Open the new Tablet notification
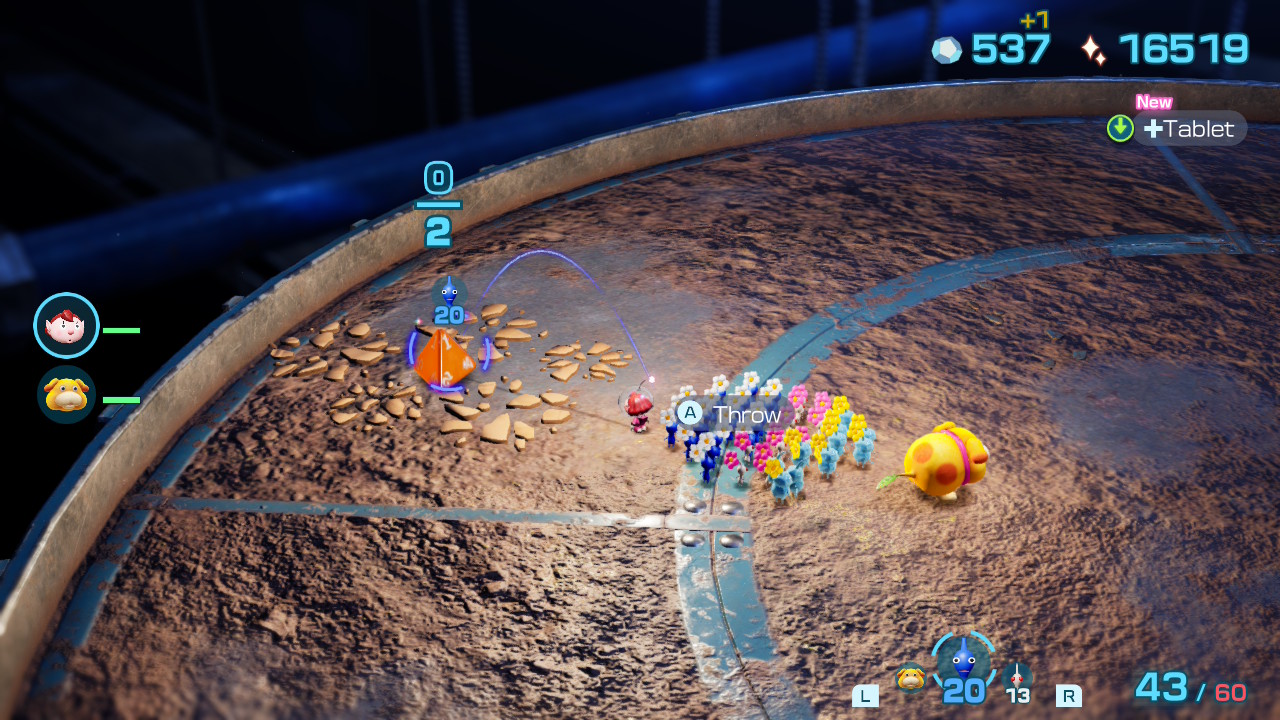This screenshot has width=1280, height=720. (1188, 129)
